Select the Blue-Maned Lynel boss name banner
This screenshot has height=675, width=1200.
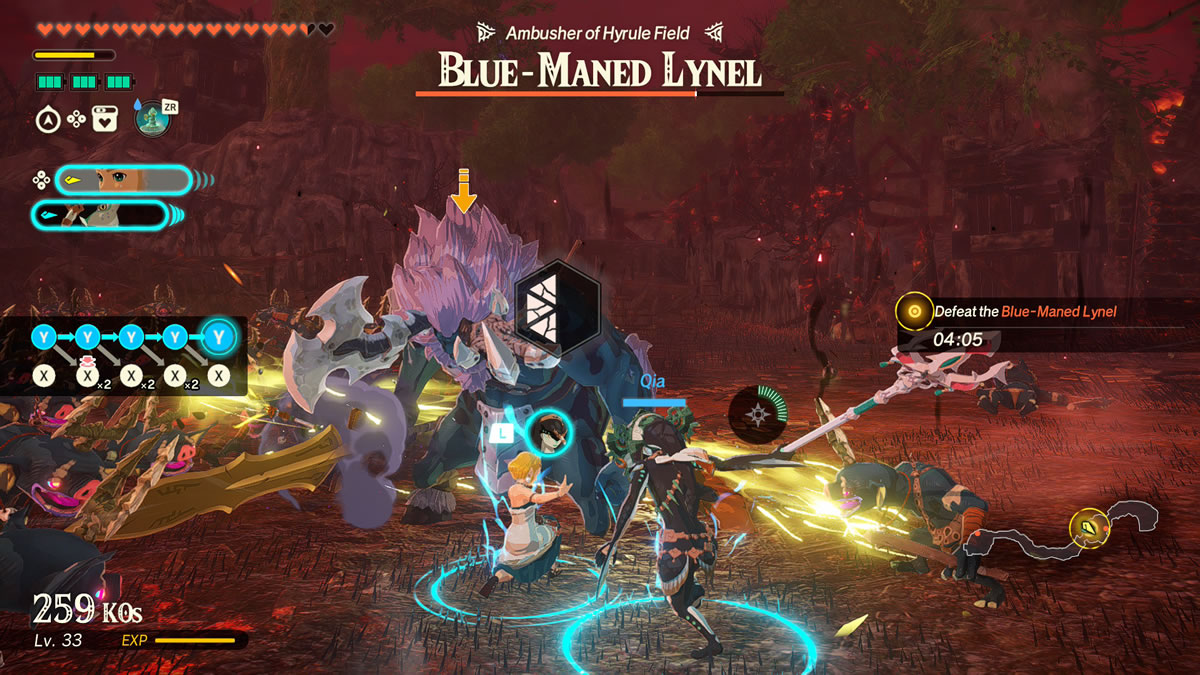click(599, 72)
